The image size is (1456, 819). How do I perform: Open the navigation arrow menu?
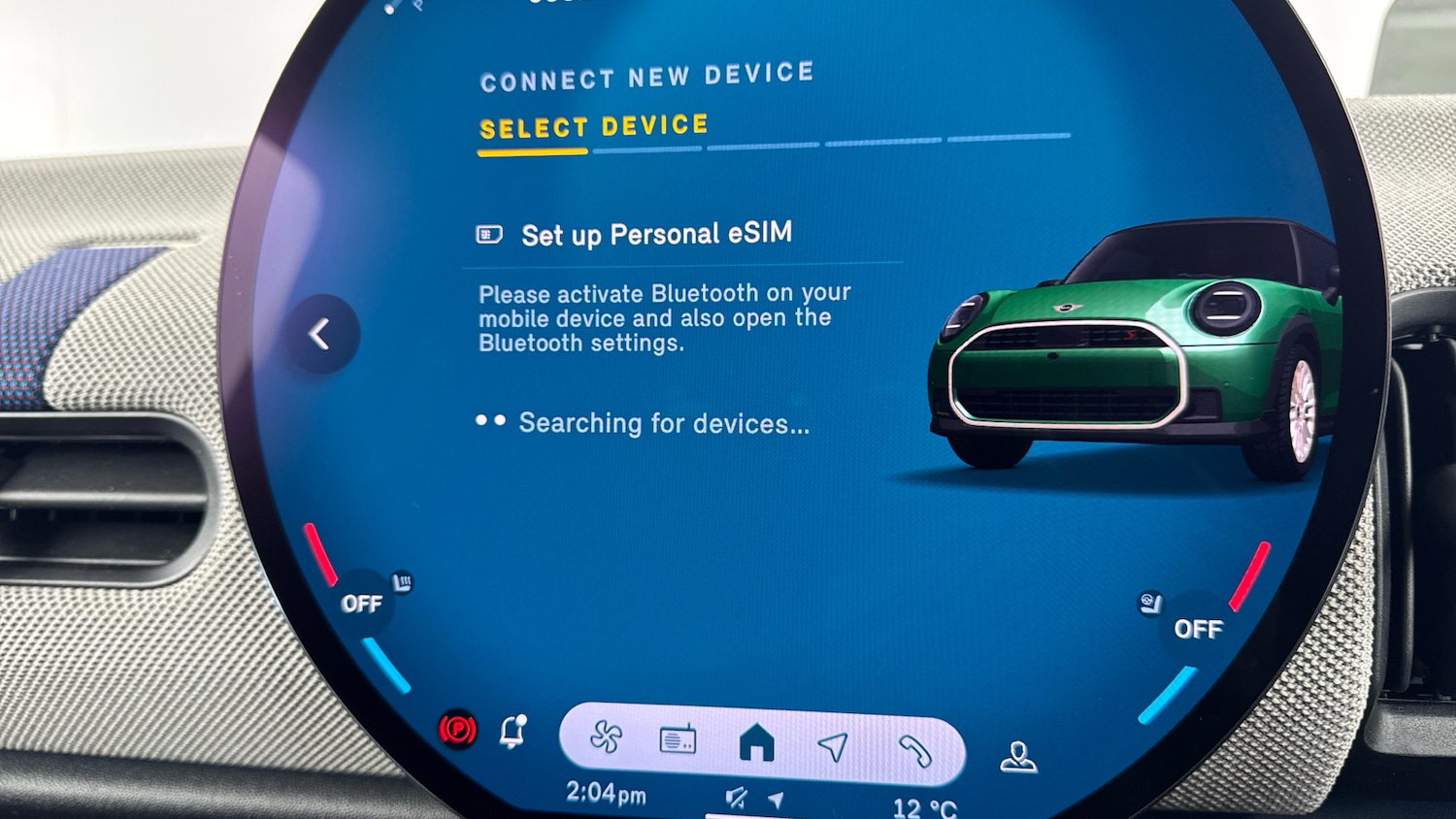(x=833, y=746)
